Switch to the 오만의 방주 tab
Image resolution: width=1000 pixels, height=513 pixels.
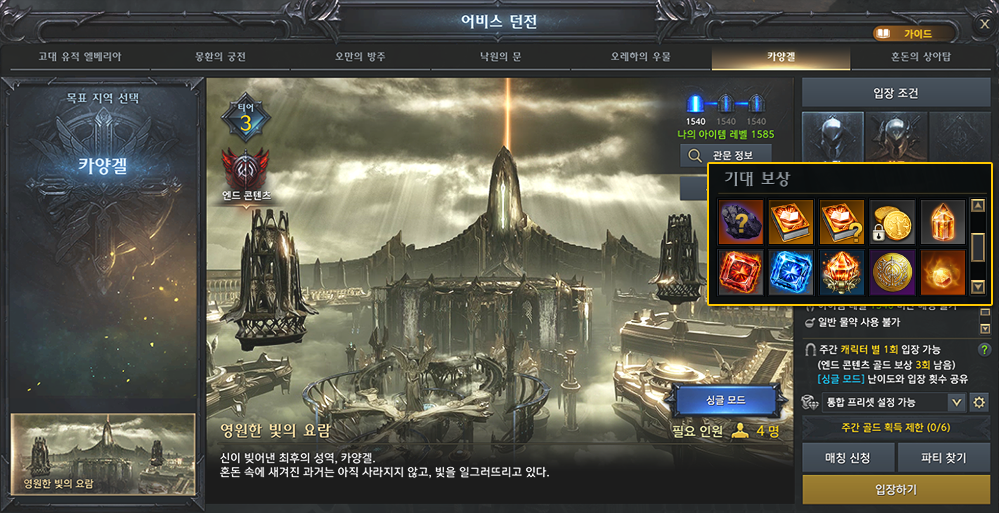point(359,57)
